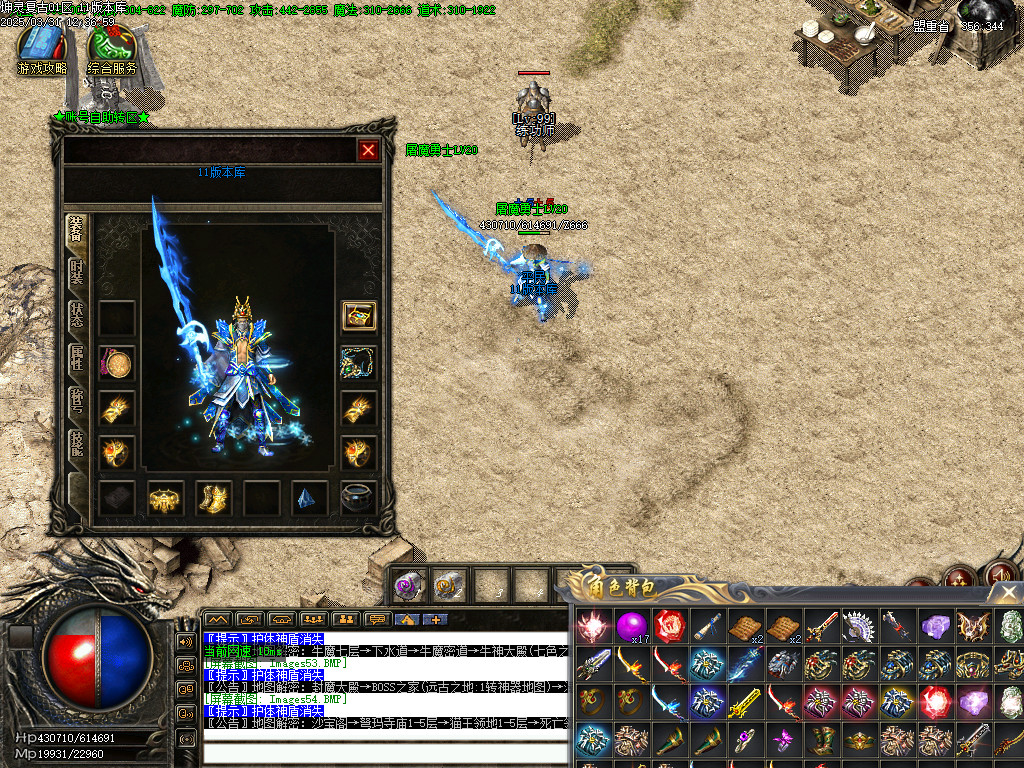Close the character equipment panel

point(368,150)
